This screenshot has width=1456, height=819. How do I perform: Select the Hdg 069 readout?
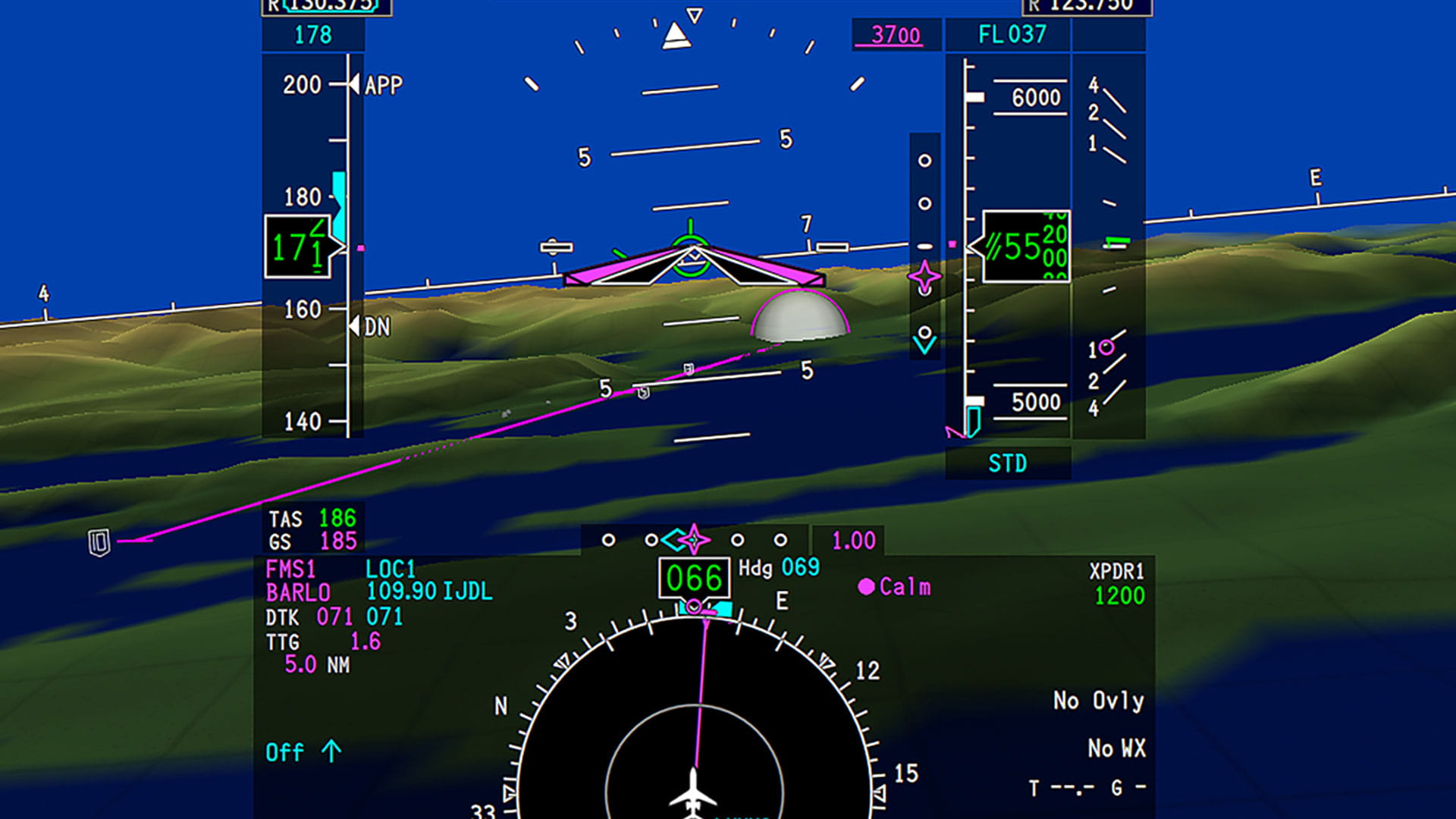coord(778,566)
